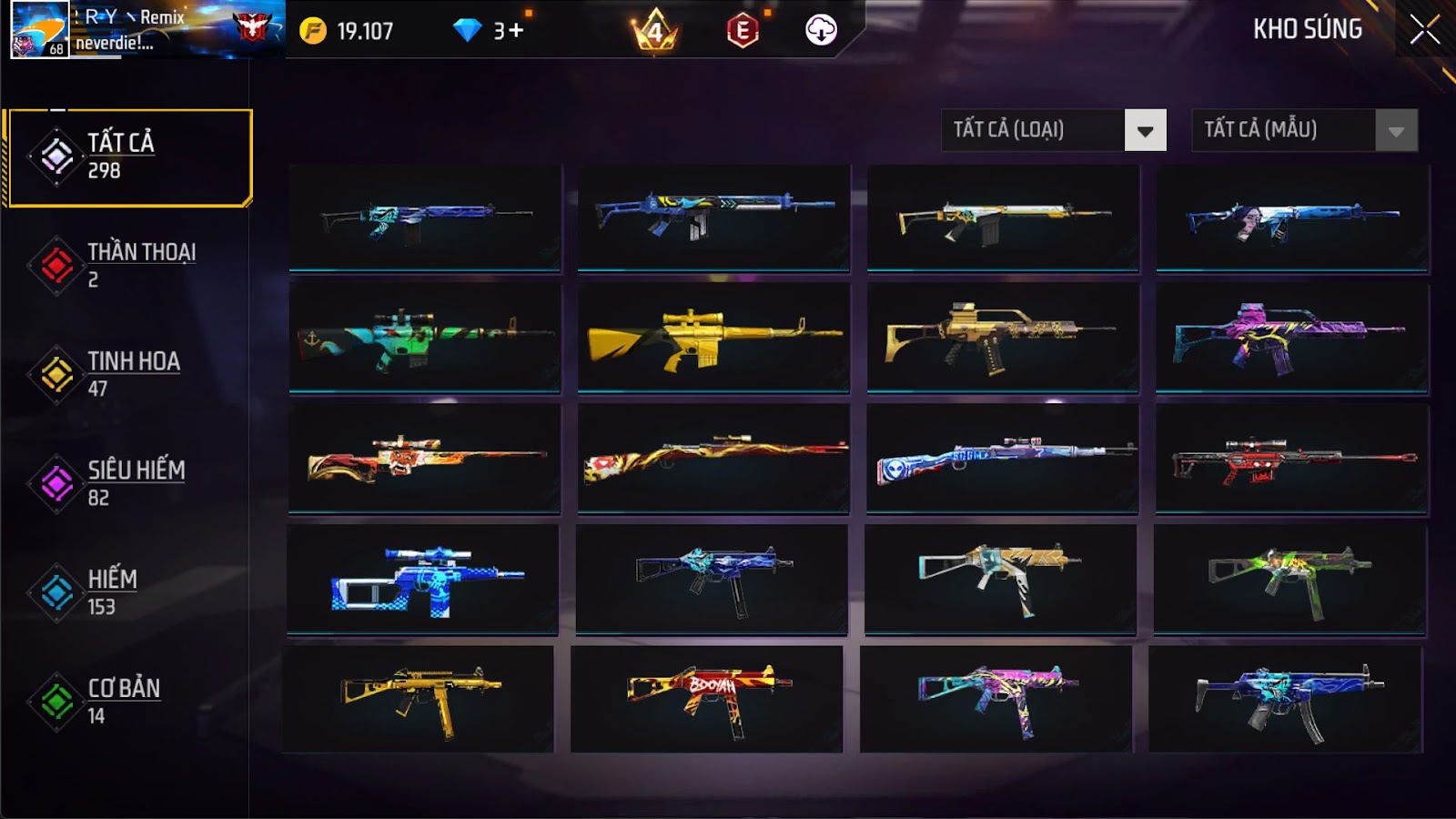Close the Kho Súng weapon vault
Viewport: 1456px width, 819px height.
(1424, 30)
